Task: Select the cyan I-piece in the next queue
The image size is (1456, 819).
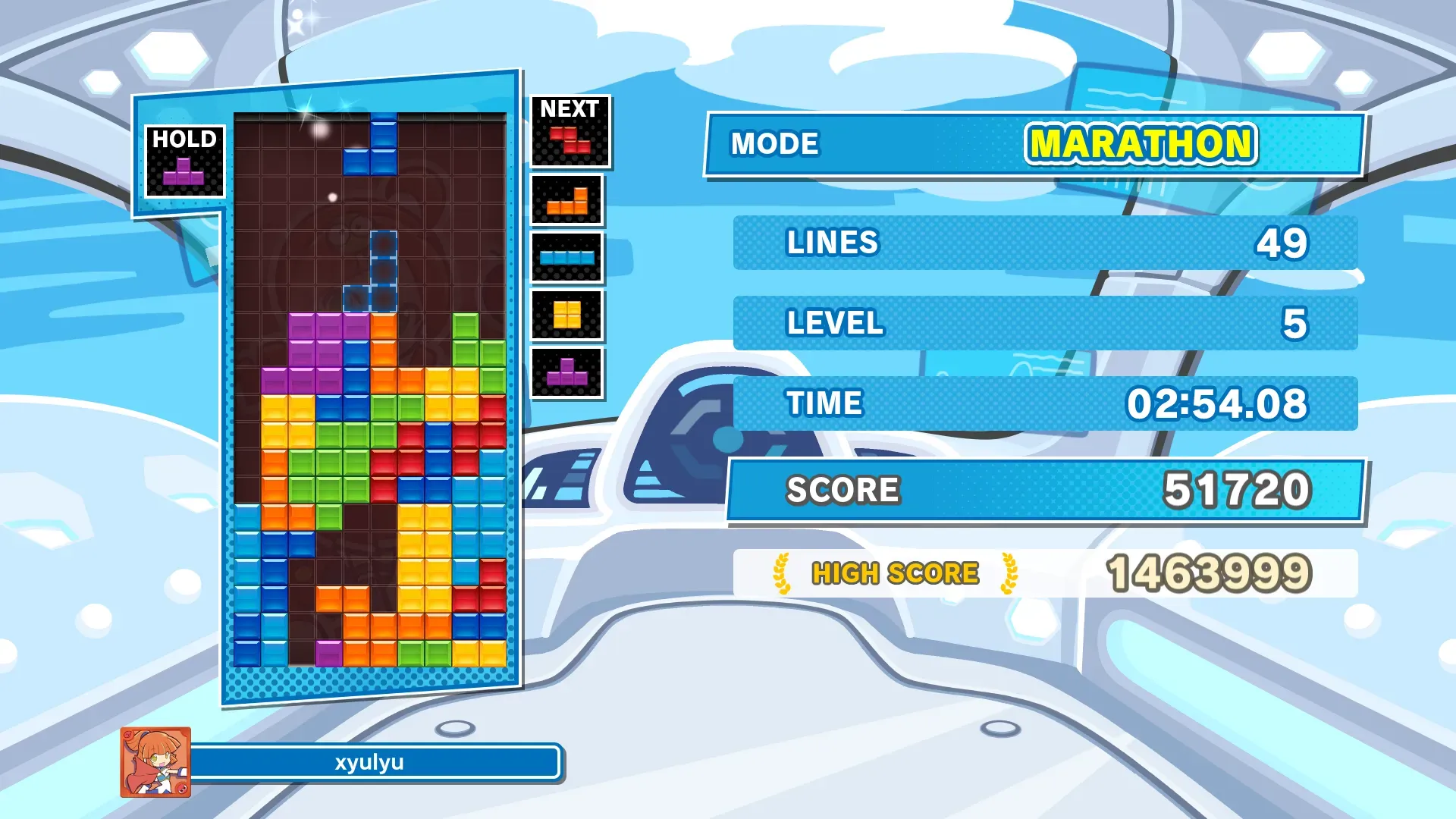Action: [x=567, y=258]
